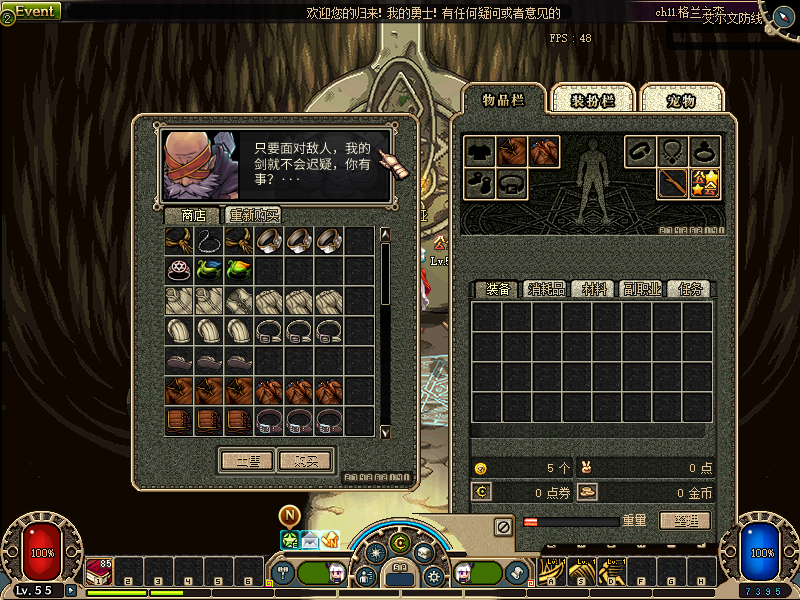
Task: Open the 宠物 pet tab
Action: point(681,100)
